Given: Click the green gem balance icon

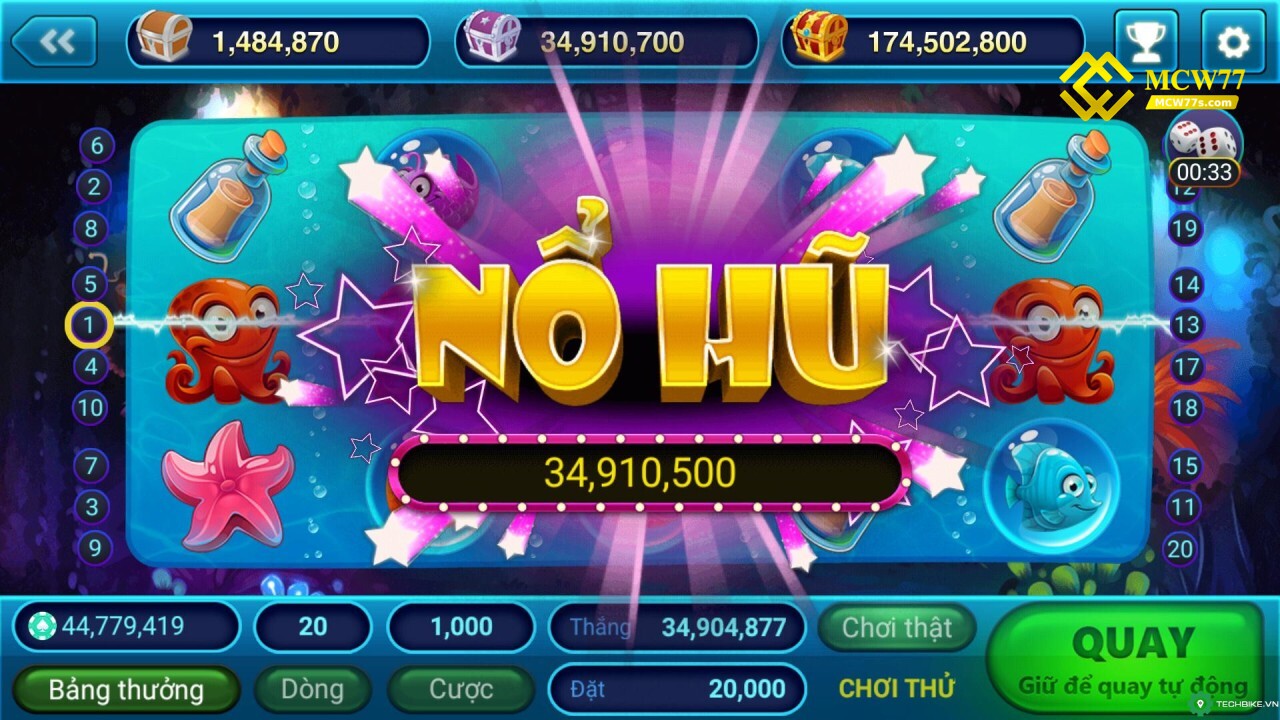Looking at the screenshot, I should click(x=40, y=627).
